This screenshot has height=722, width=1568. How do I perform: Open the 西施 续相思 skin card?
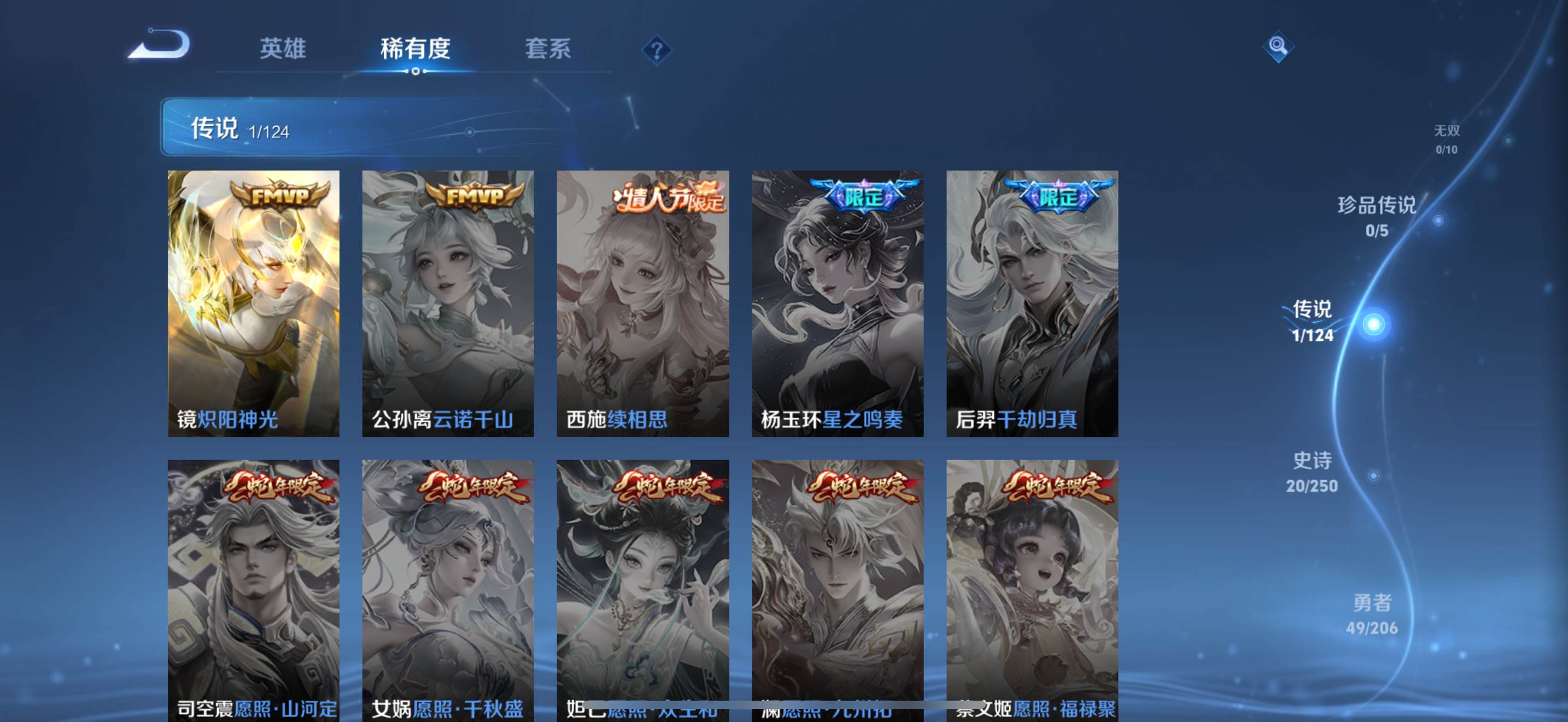coord(643,303)
